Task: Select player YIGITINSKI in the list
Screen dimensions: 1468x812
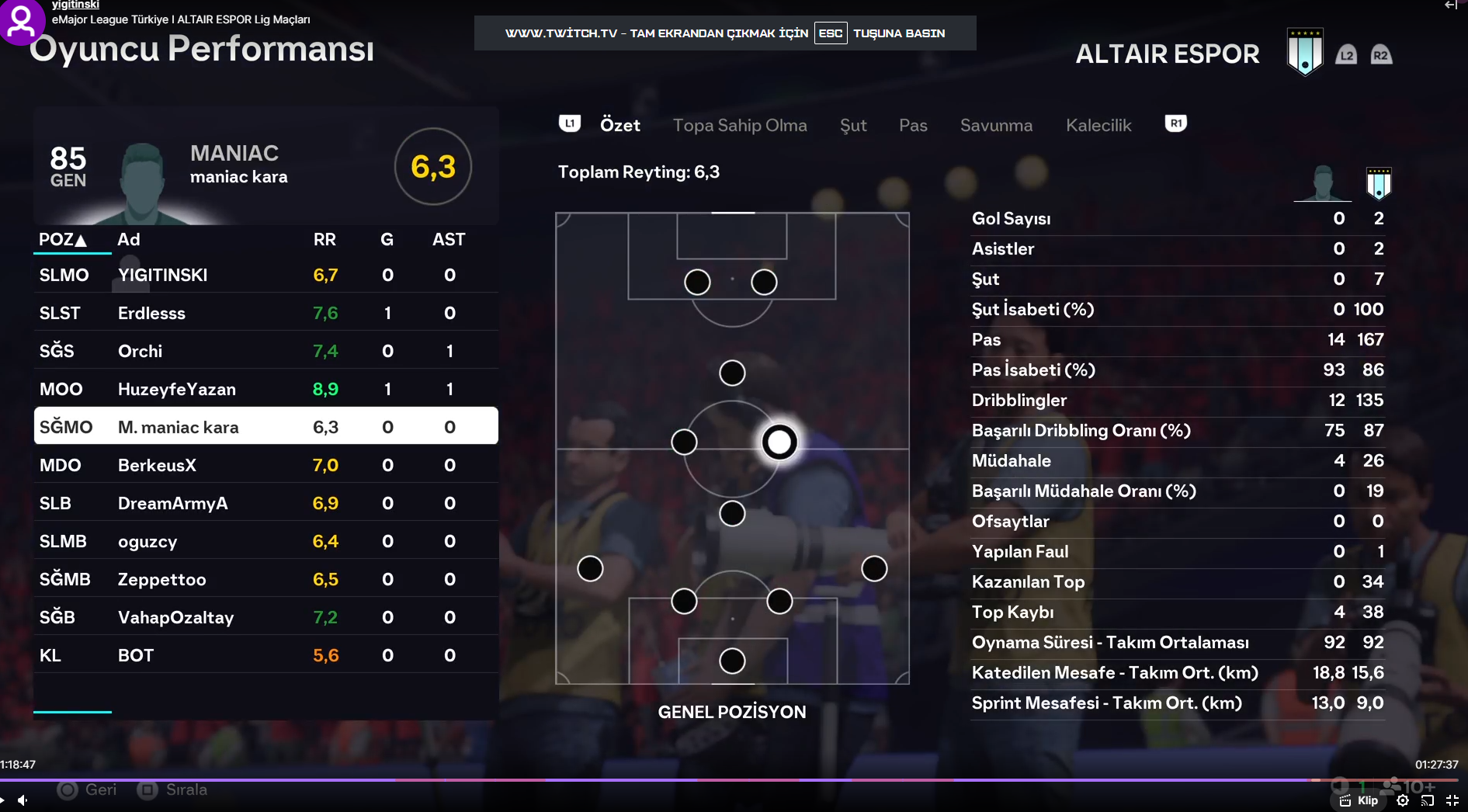Action: [265, 275]
